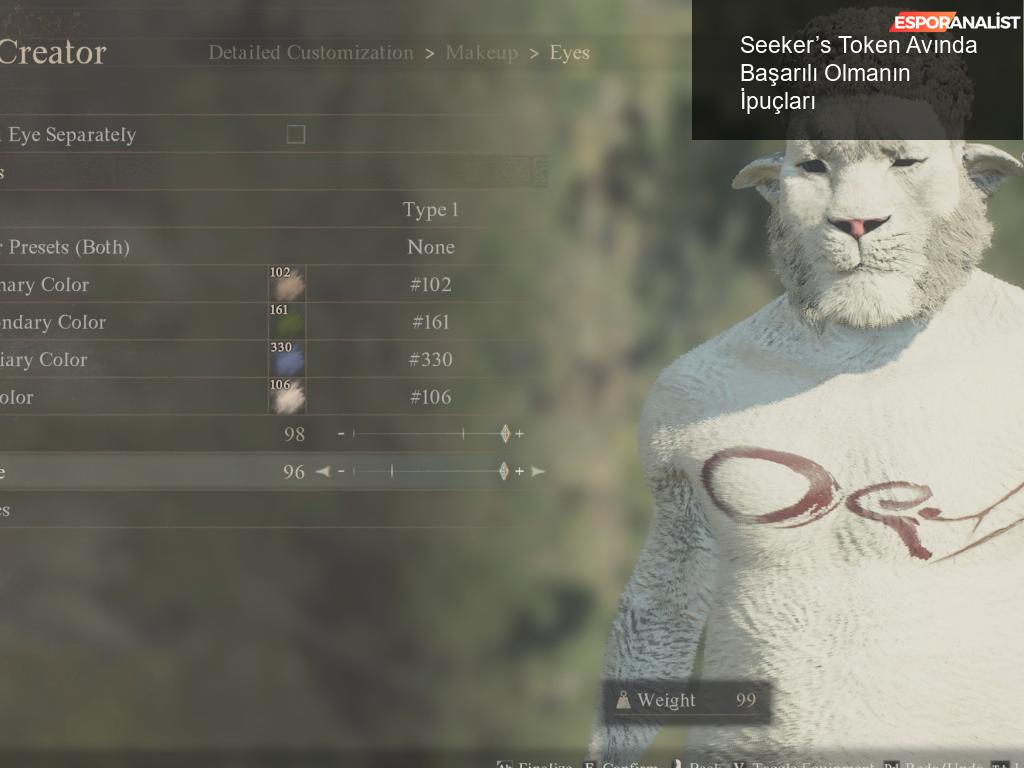Click the left arrow on the highlighted row

(322, 471)
